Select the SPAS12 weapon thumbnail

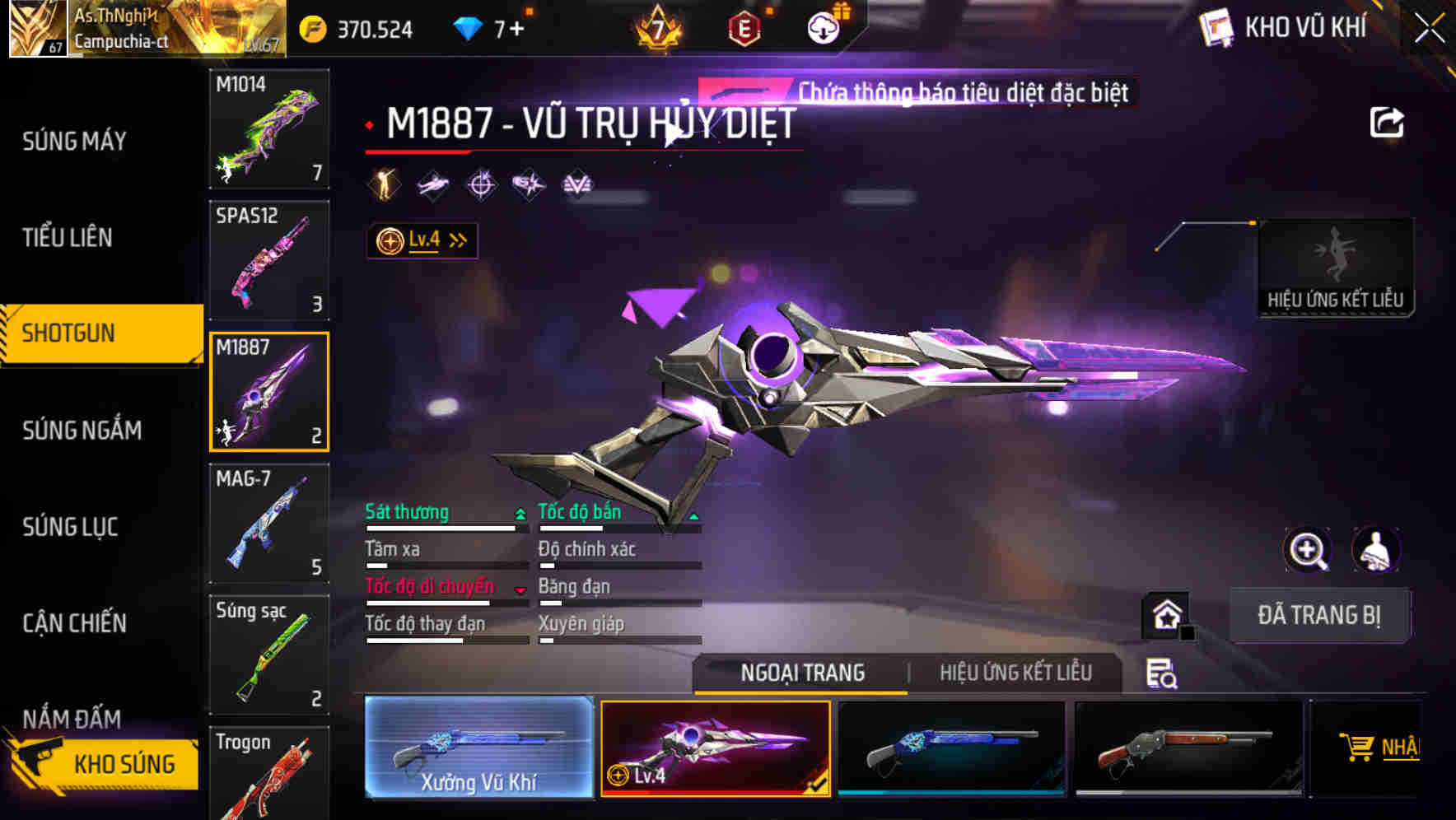[x=268, y=259]
